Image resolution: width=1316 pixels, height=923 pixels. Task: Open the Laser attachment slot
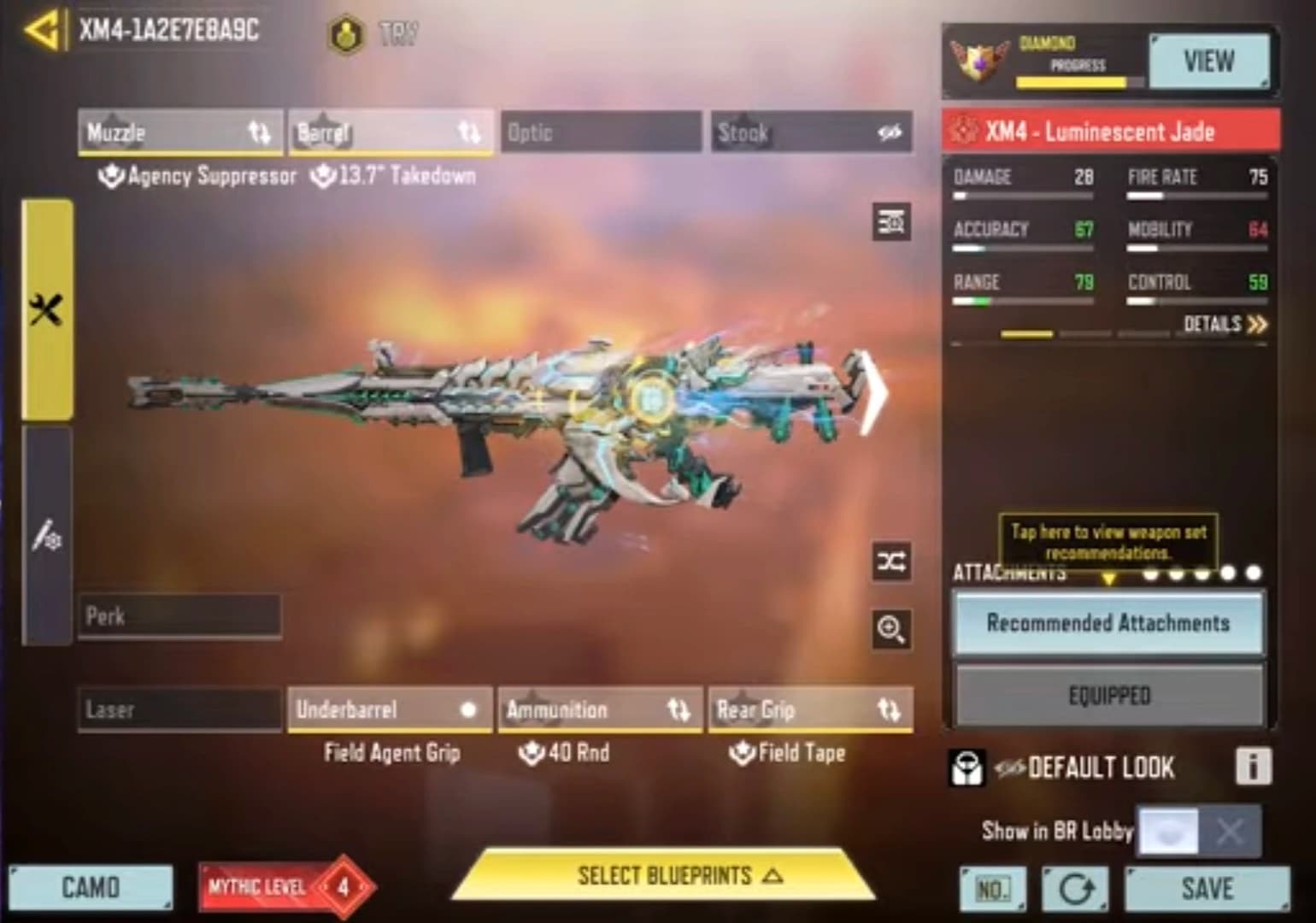[179, 709]
